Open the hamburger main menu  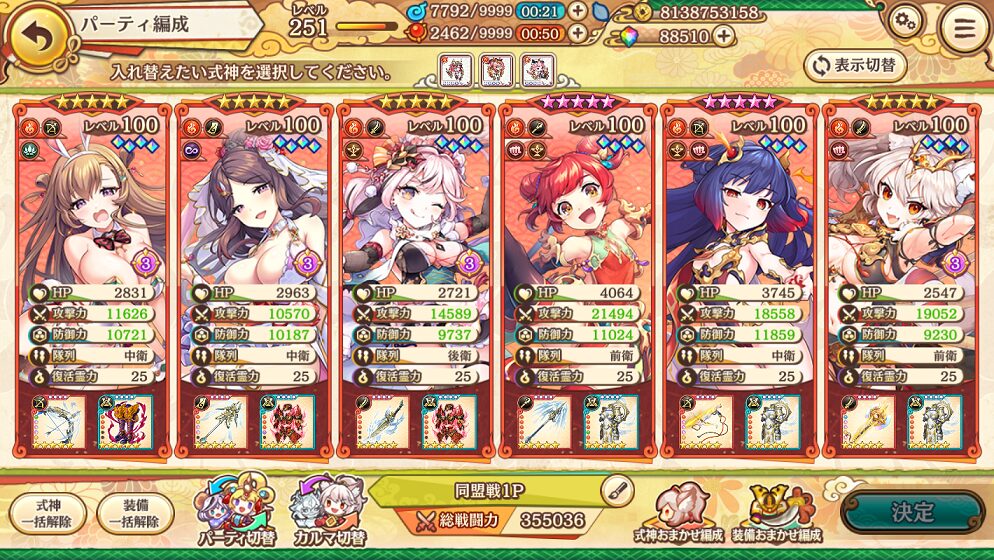point(963,28)
